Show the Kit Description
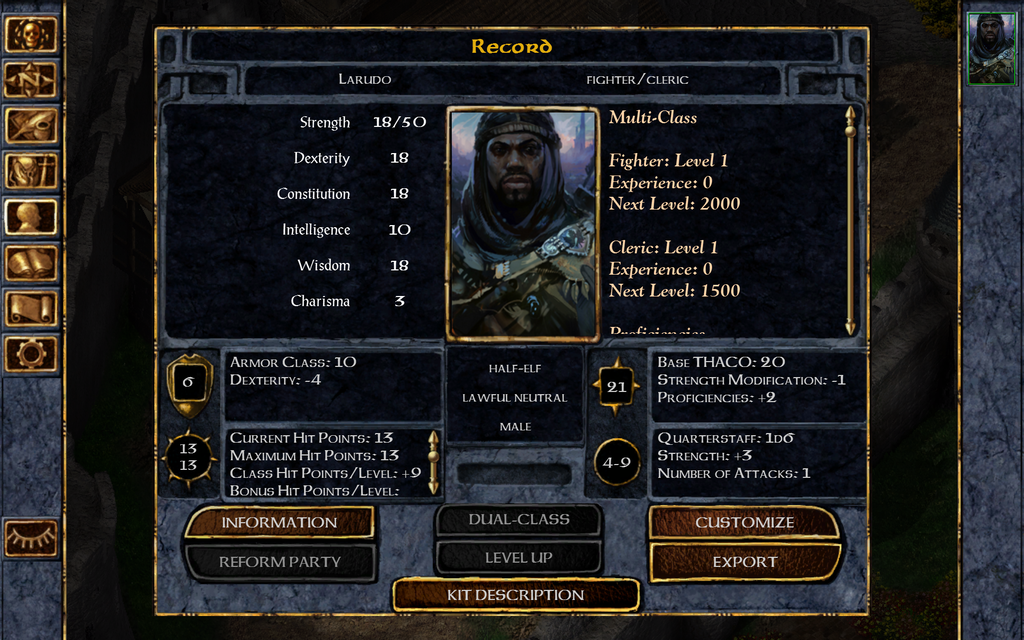This screenshot has width=1024, height=640. point(515,595)
